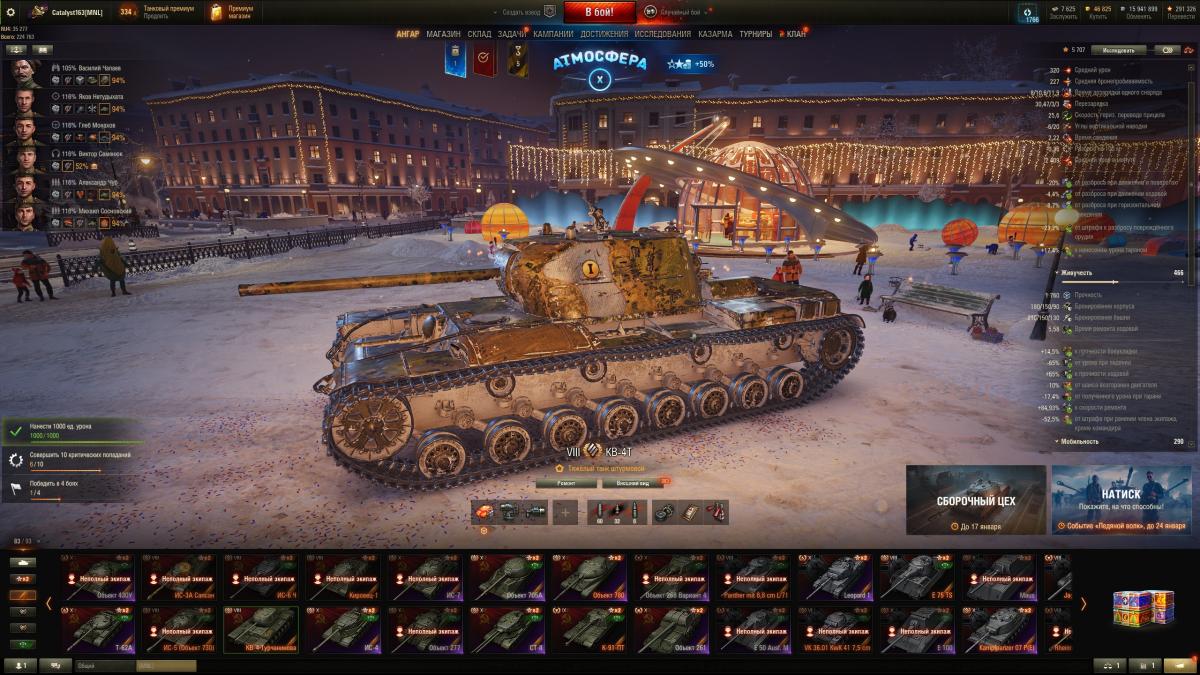Open the 'Магазин' store tab
Viewport: 1200px width, 675px height.
[443, 34]
